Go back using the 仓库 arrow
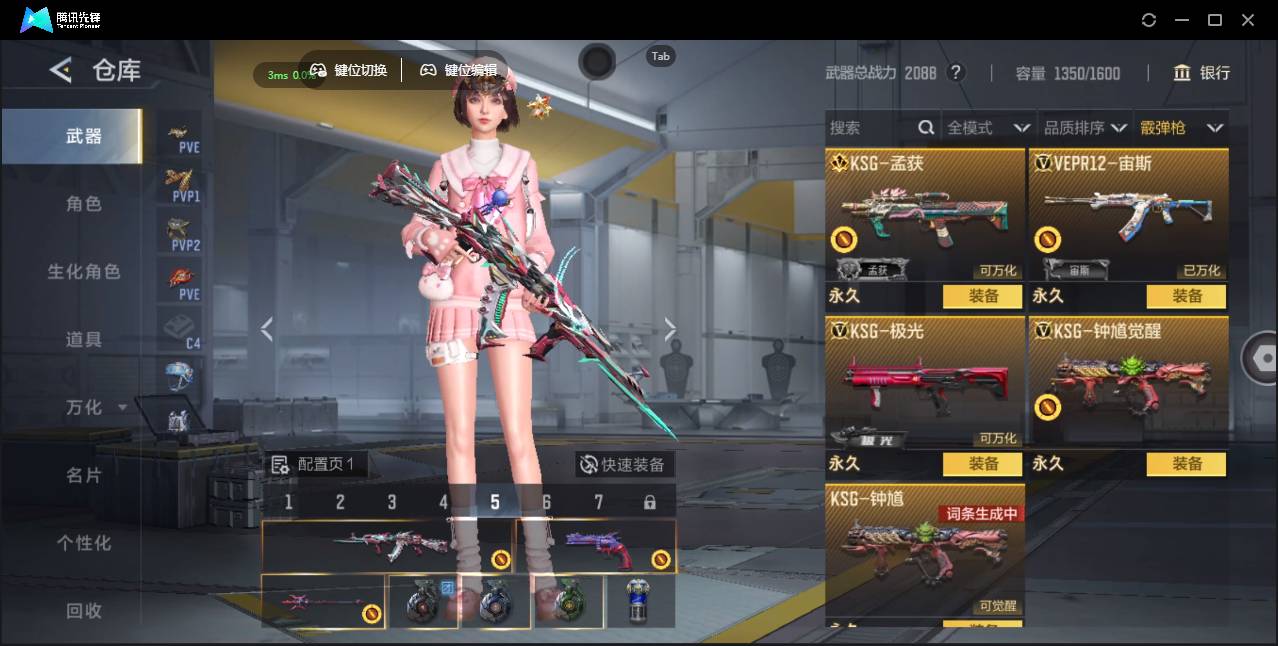This screenshot has height=646, width=1278. (x=61, y=70)
